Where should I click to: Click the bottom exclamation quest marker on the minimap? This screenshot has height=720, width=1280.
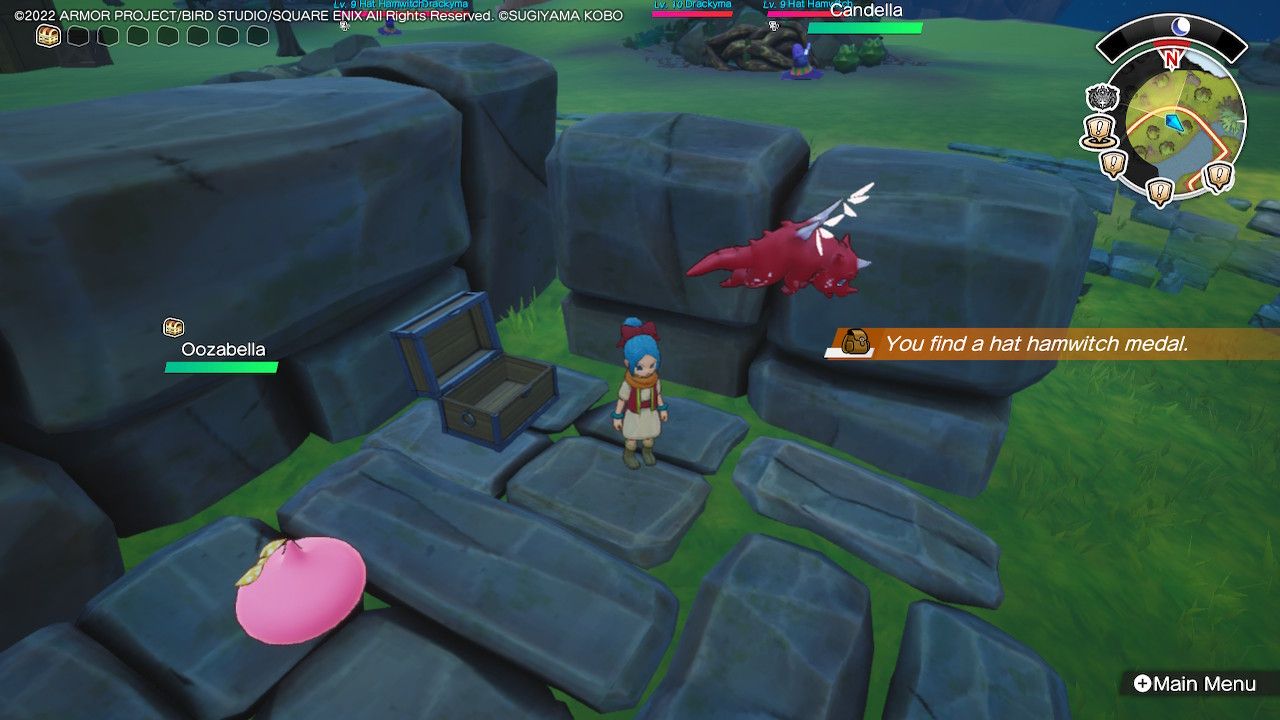tap(1159, 190)
